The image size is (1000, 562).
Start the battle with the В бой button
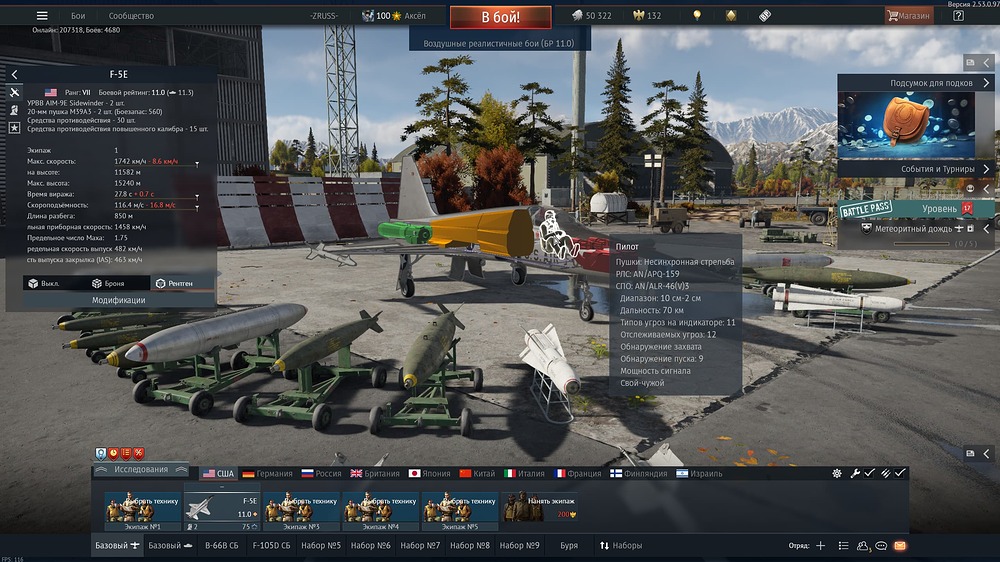coord(500,17)
